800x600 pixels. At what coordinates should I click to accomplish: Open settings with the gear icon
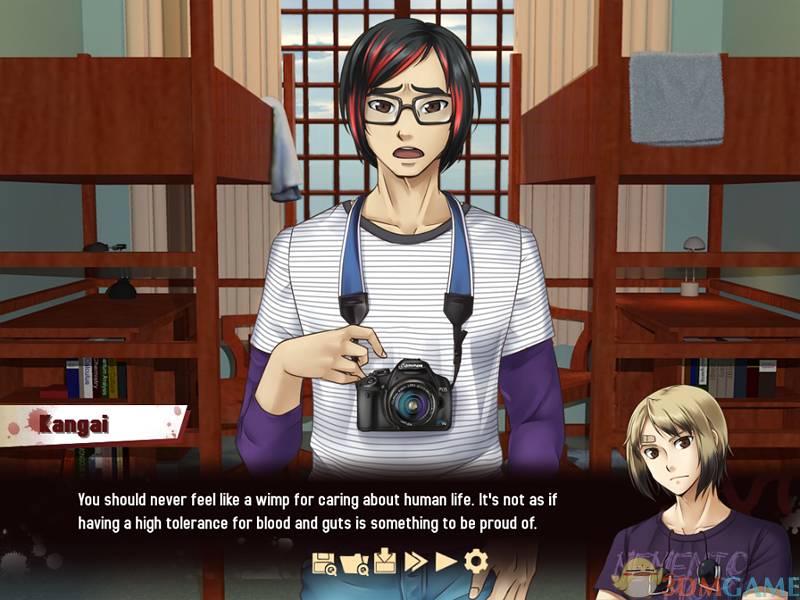point(476,562)
